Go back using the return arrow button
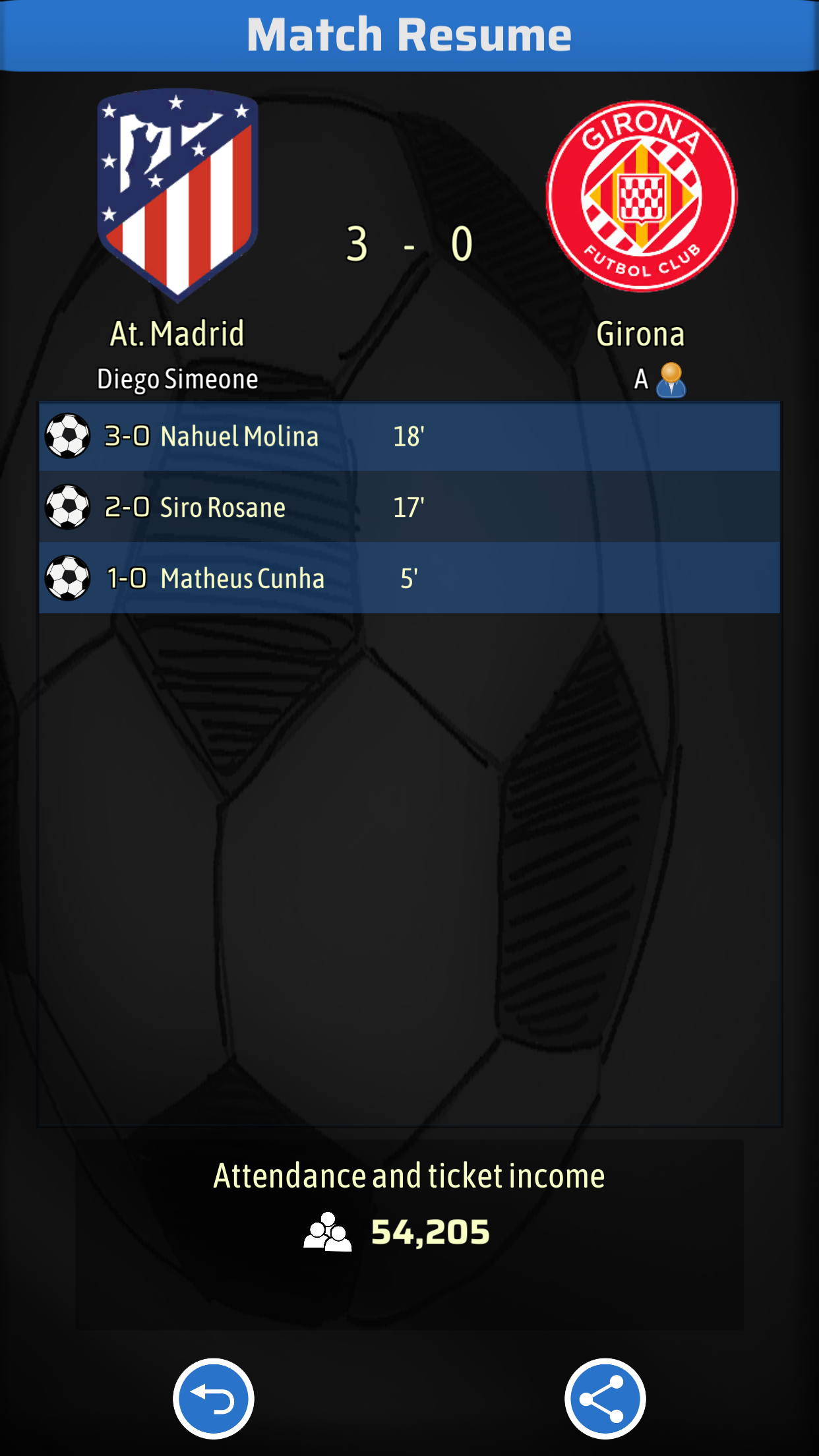The height and width of the screenshot is (1456, 819). 213,1398
